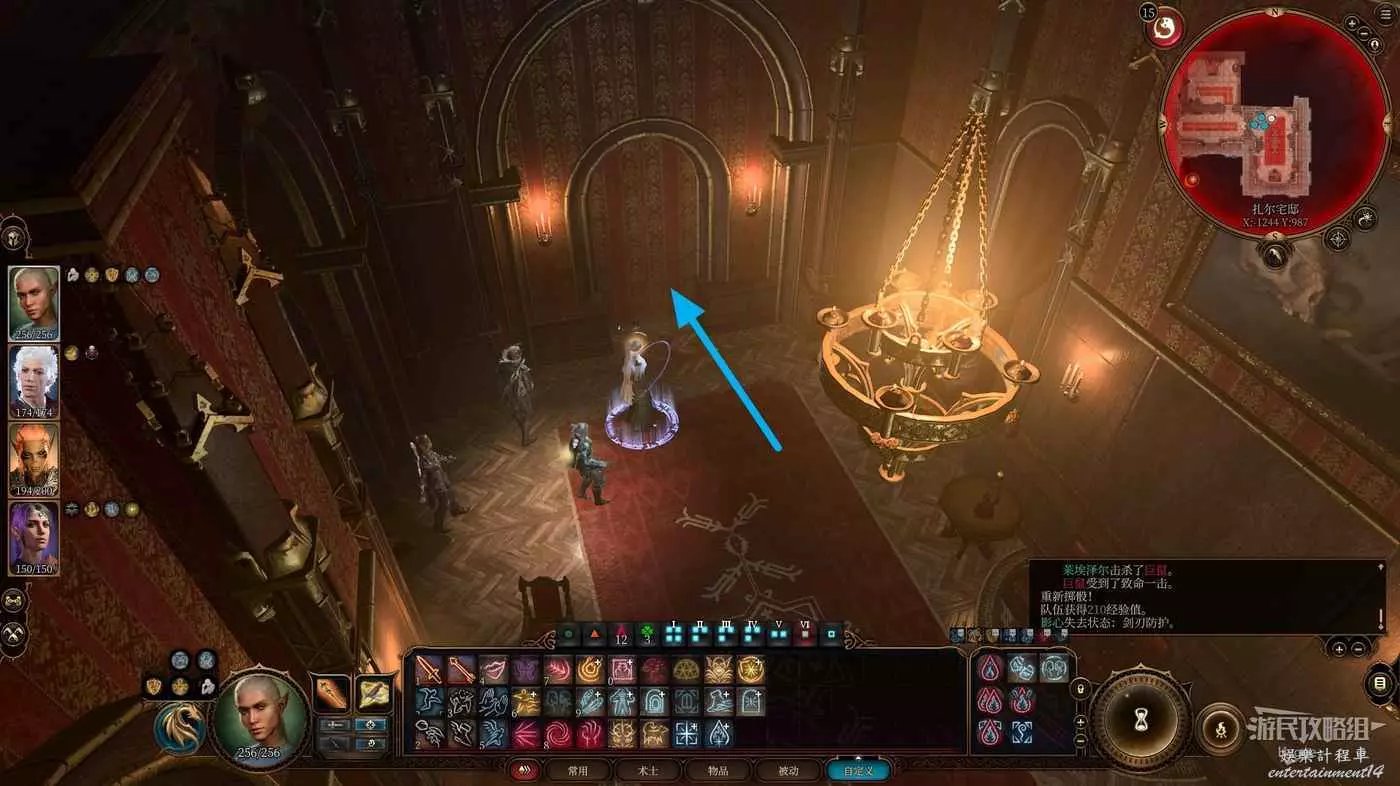Select the white-haired companion portrait

point(34,382)
